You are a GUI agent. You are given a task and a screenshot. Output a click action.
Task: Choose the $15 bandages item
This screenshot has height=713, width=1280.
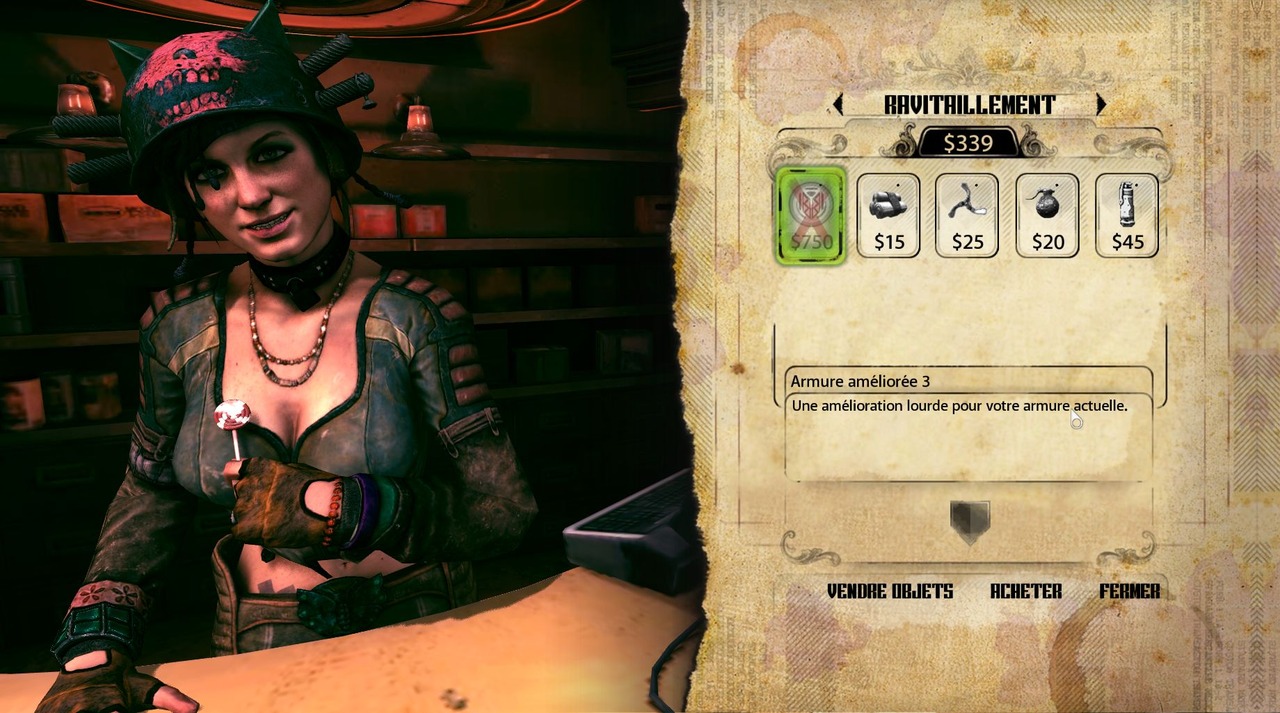[888, 215]
